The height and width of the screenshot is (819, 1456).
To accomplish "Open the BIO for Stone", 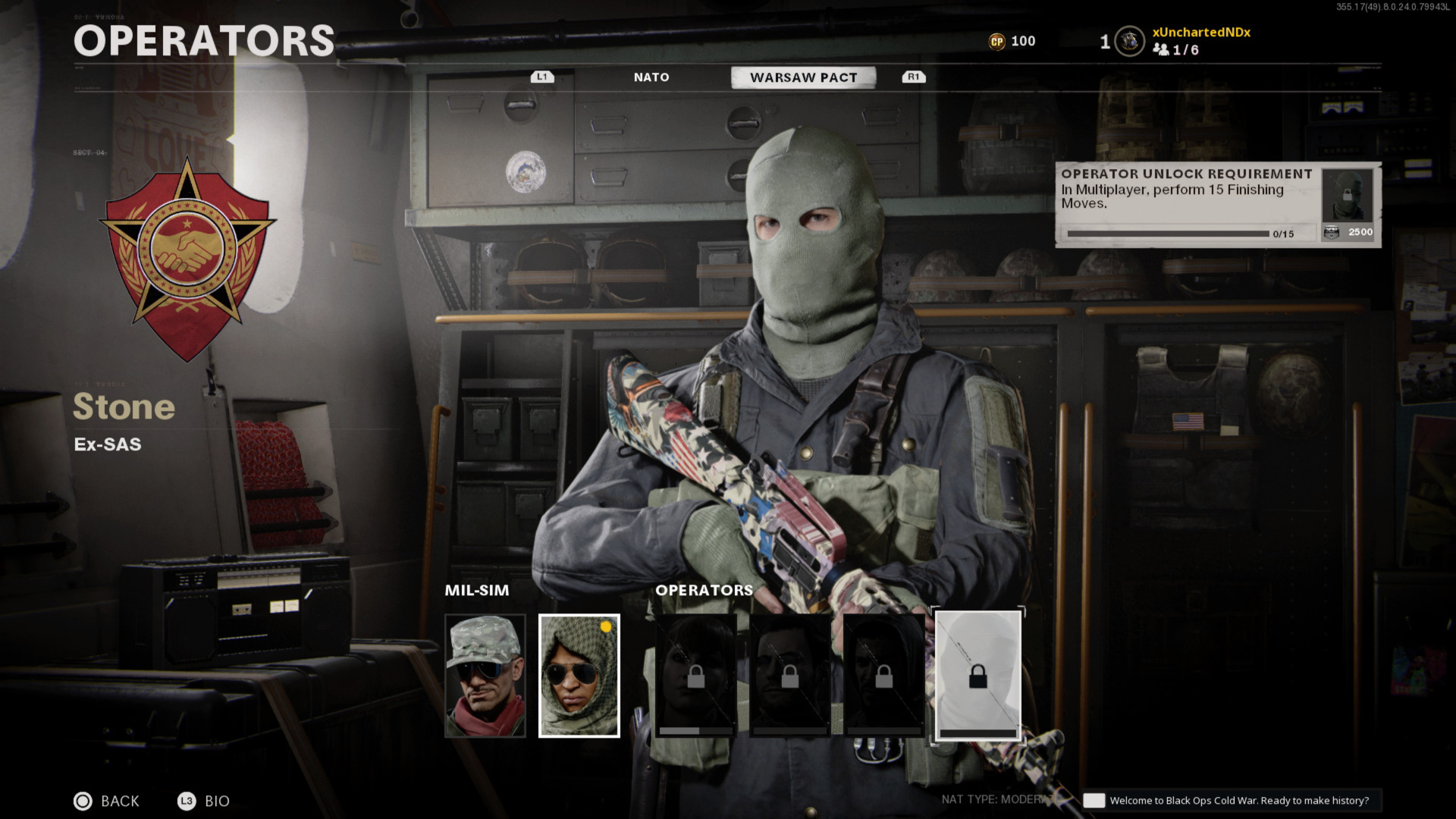I will click(x=217, y=801).
